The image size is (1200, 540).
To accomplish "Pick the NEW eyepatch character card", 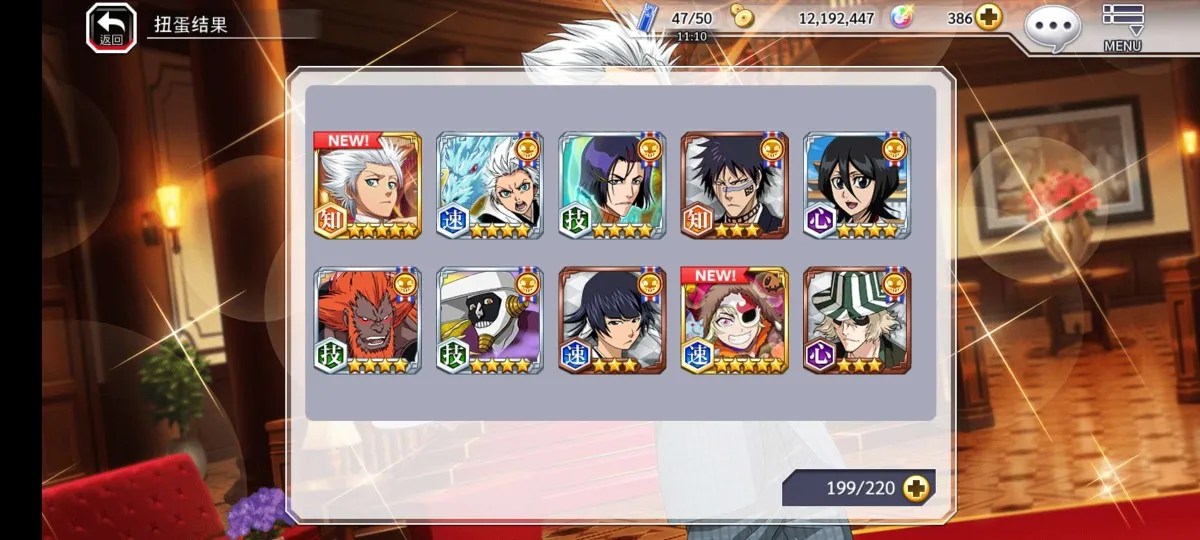I will tap(734, 320).
